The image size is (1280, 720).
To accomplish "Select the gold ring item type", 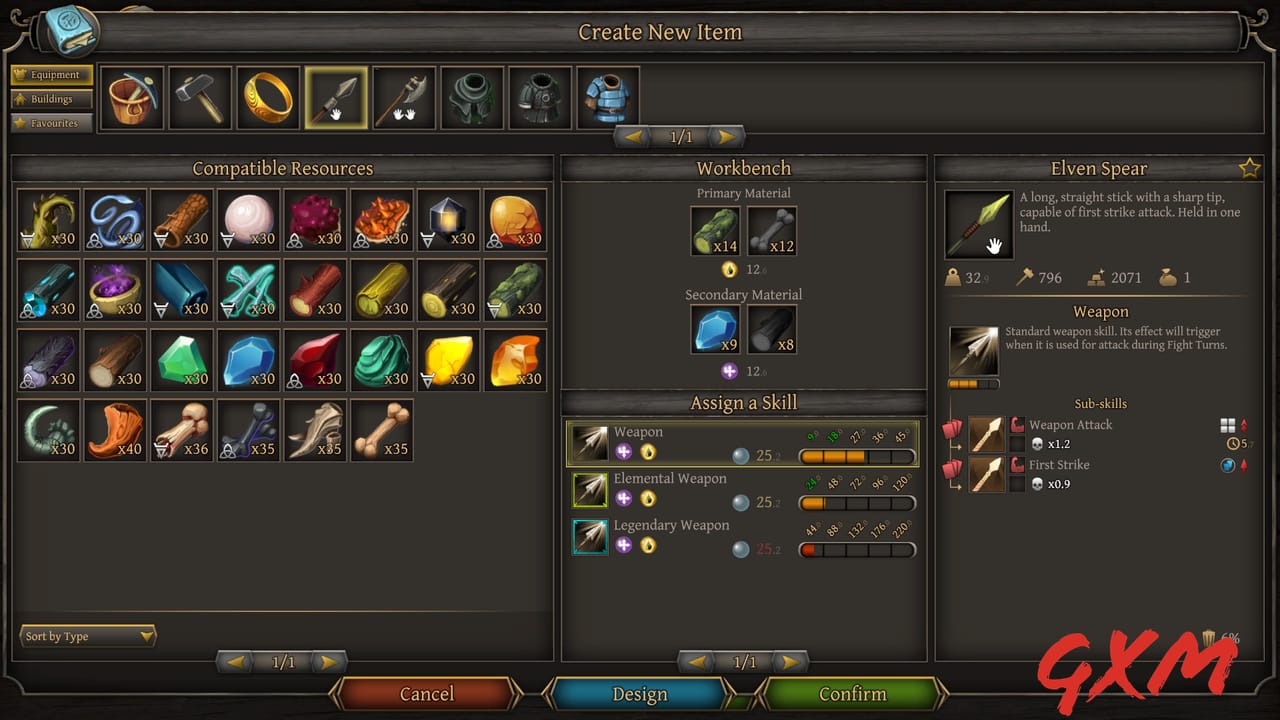I will pos(268,98).
